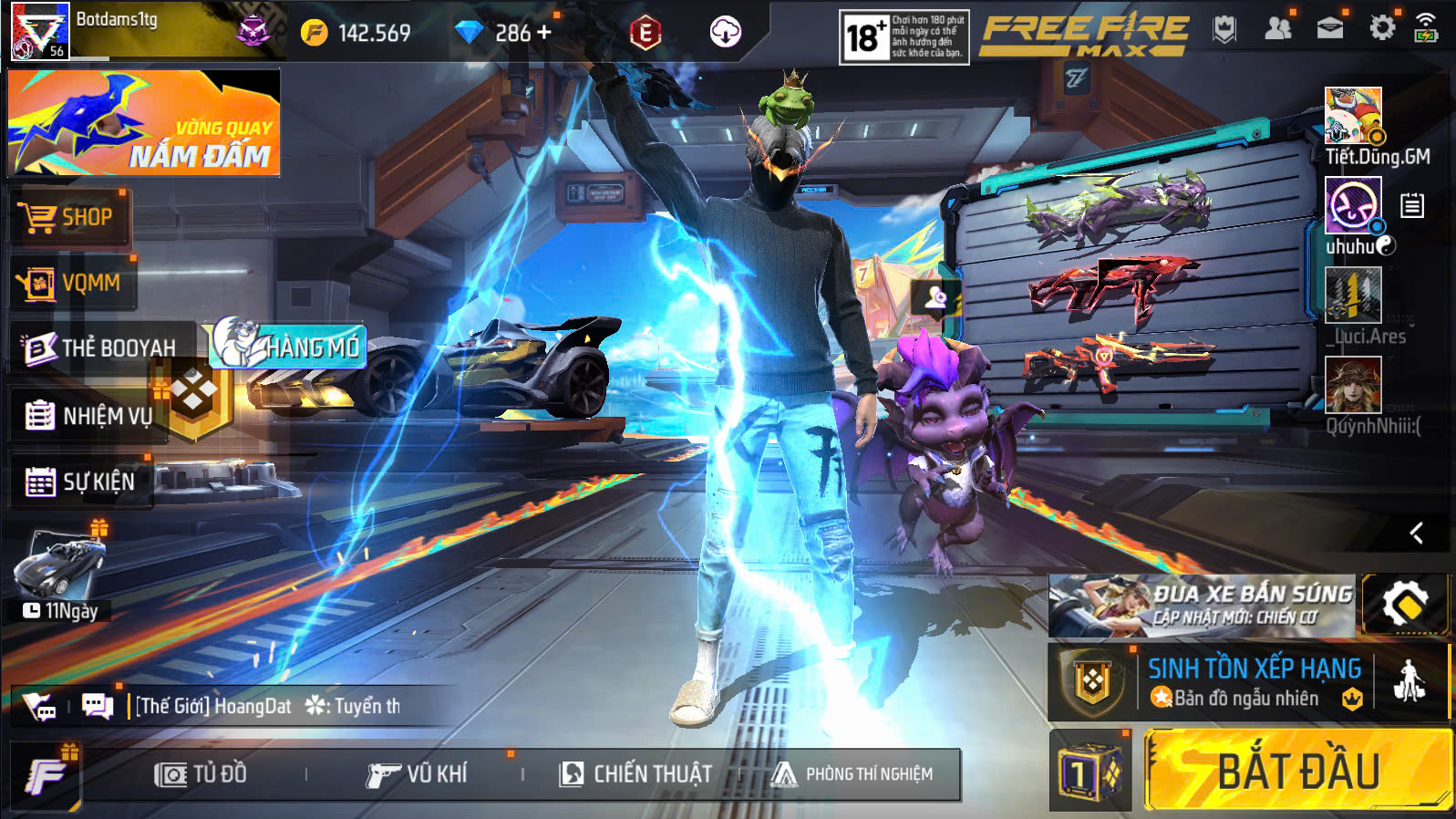Open the Botdams1tg player profile
The image size is (1456, 819).
[x=40, y=31]
